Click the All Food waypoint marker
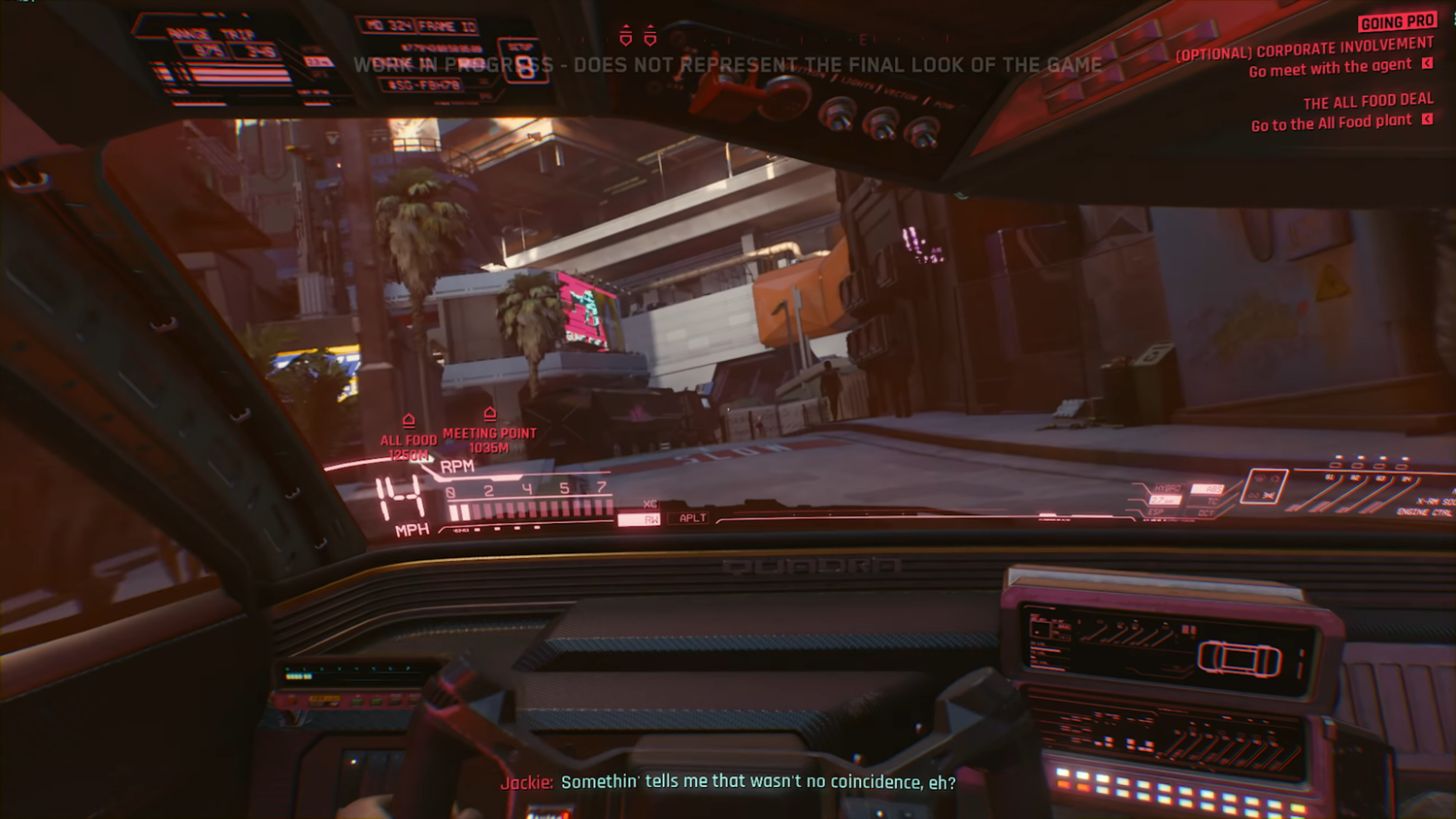 [x=409, y=421]
